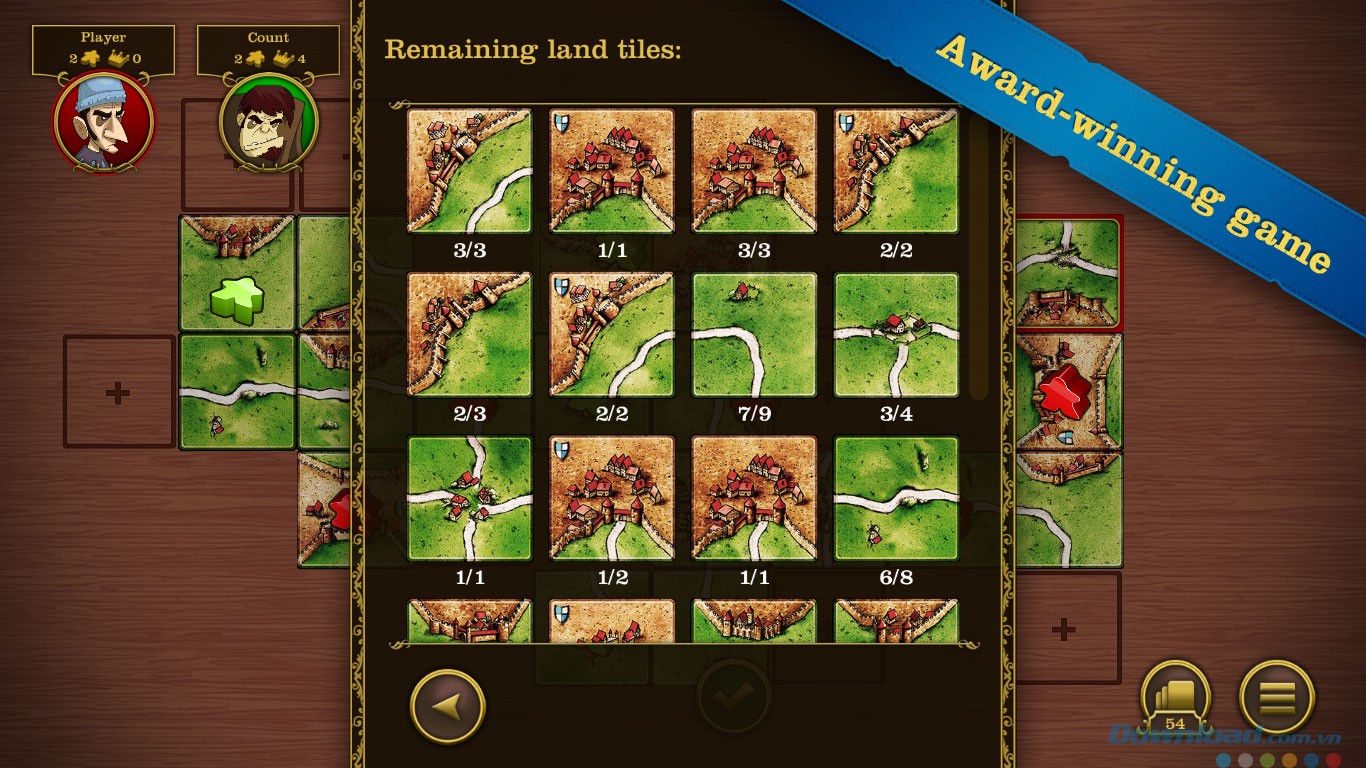This screenshot has width=1366, height=768.
Task: Select the 7/9 curved road tile
Action: tap(753, 335)
